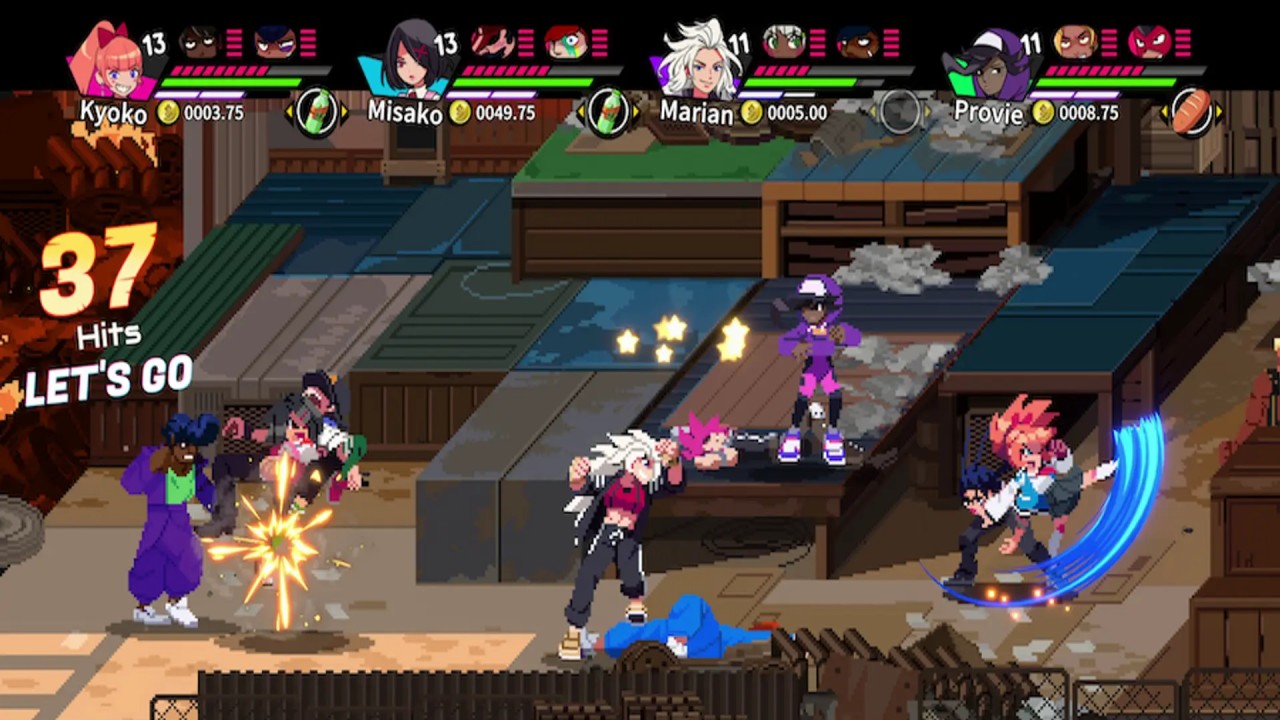Select Kyoko's green soda bottle item slot
The height and width of the screenshot is (720, 1280).
pyautogui.click(x=317, y=112)
